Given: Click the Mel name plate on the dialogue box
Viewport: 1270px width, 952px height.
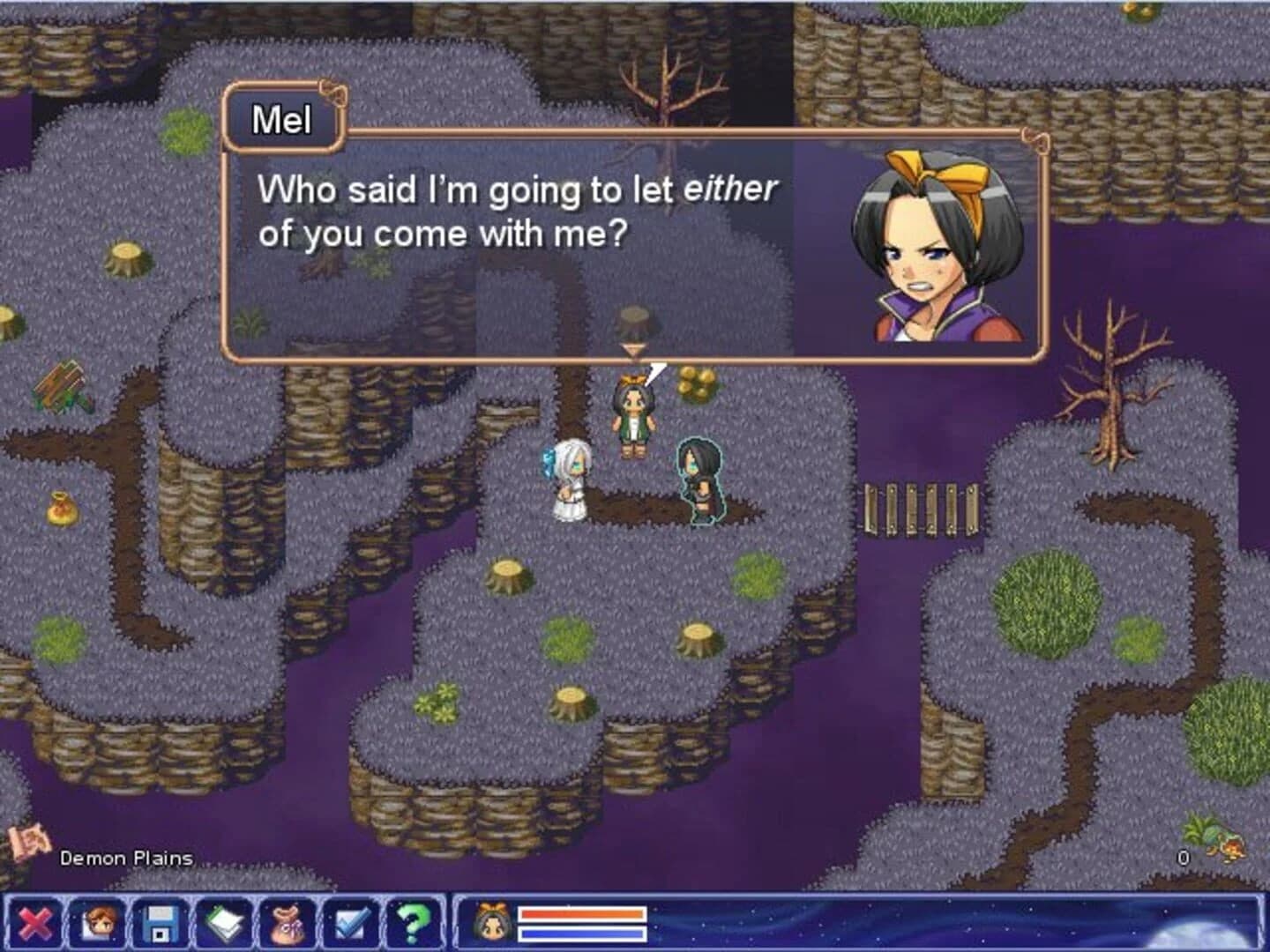Looking at the screenshot, I should click(x=282, y=120).
